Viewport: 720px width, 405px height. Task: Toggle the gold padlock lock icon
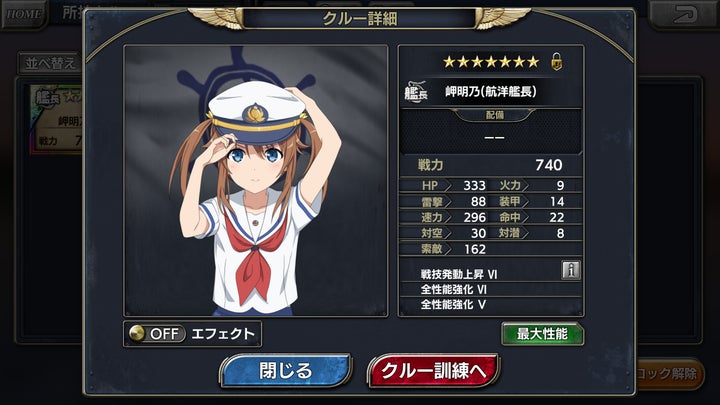pos(556,62)
